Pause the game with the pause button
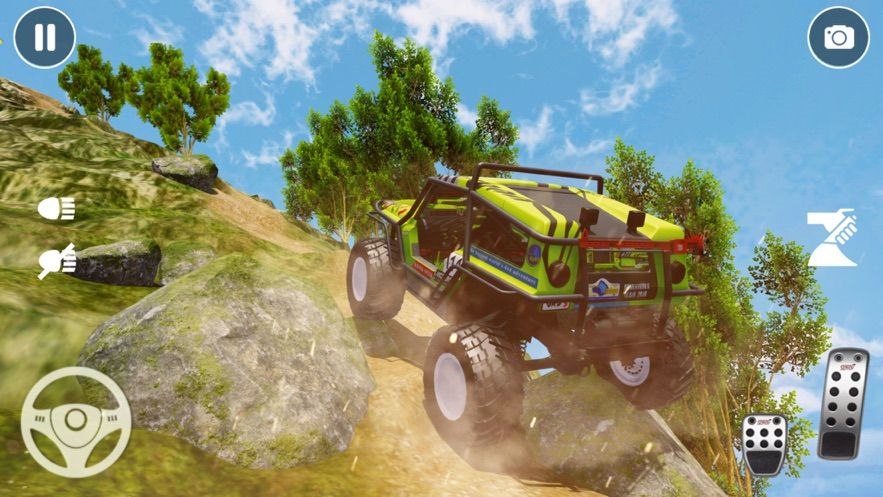 [x=45, y=38]
